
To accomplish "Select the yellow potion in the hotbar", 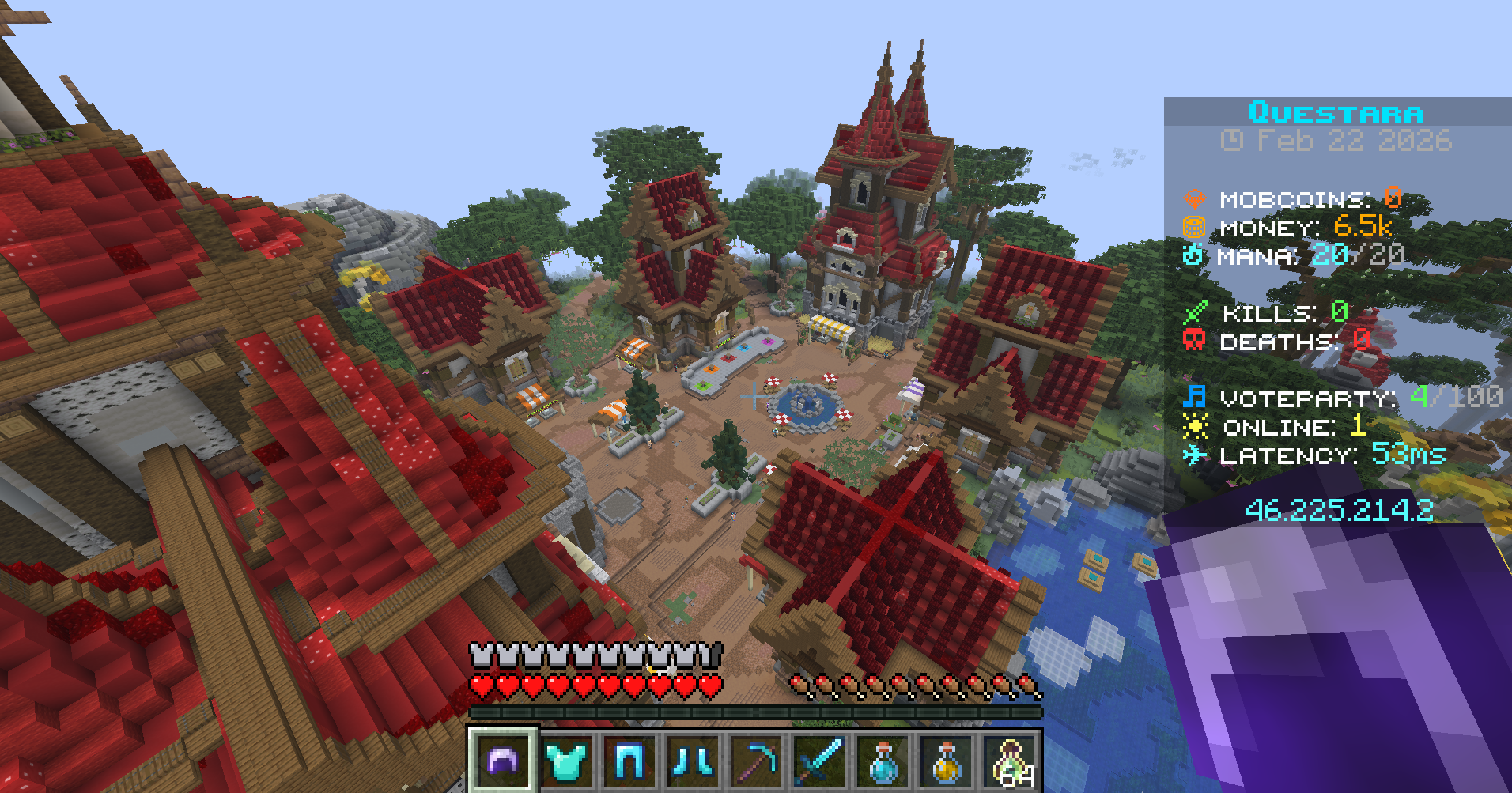I will point(946,763).
